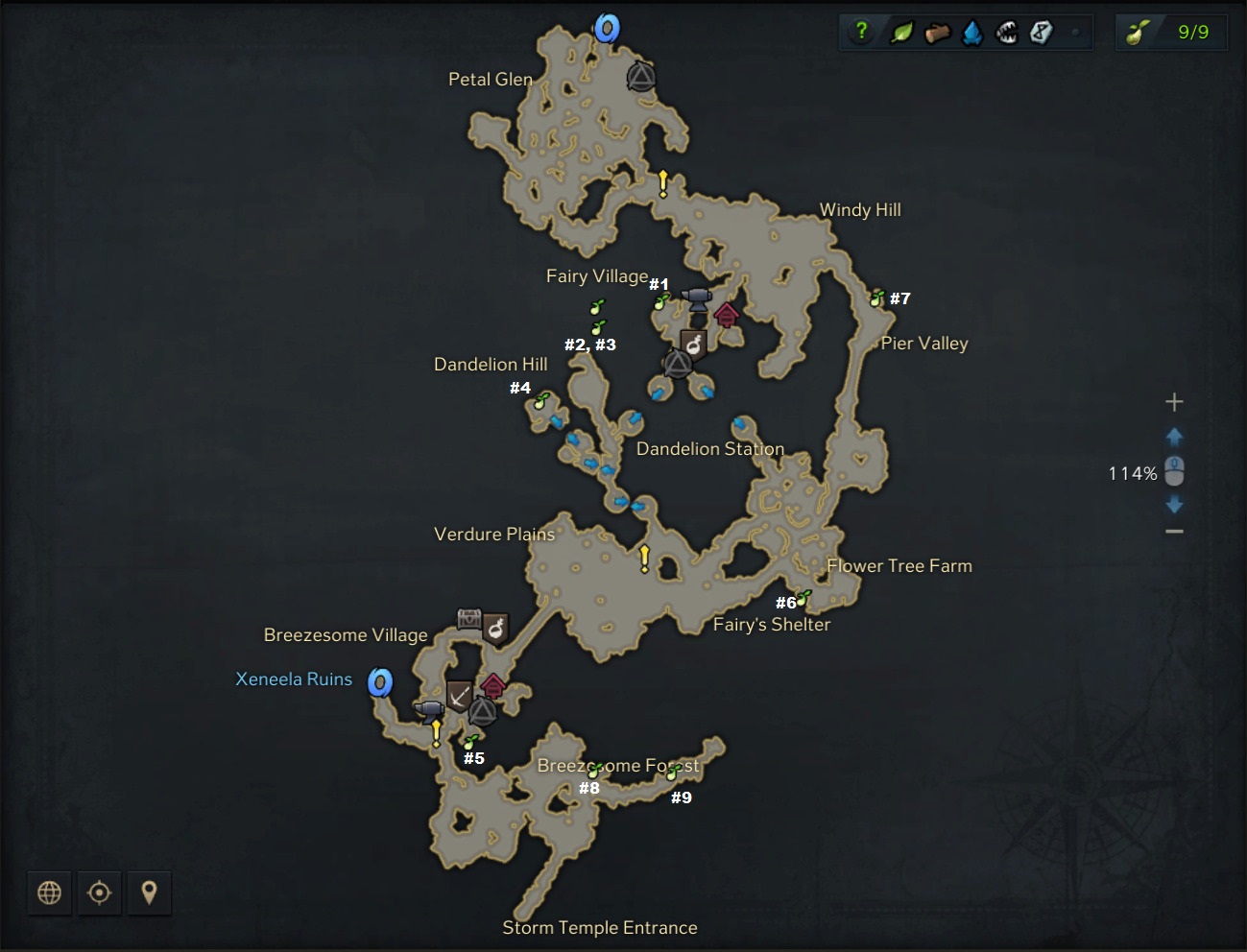Zoom in with the plus button
1247x952 pixels.
tap(1174, 402)
